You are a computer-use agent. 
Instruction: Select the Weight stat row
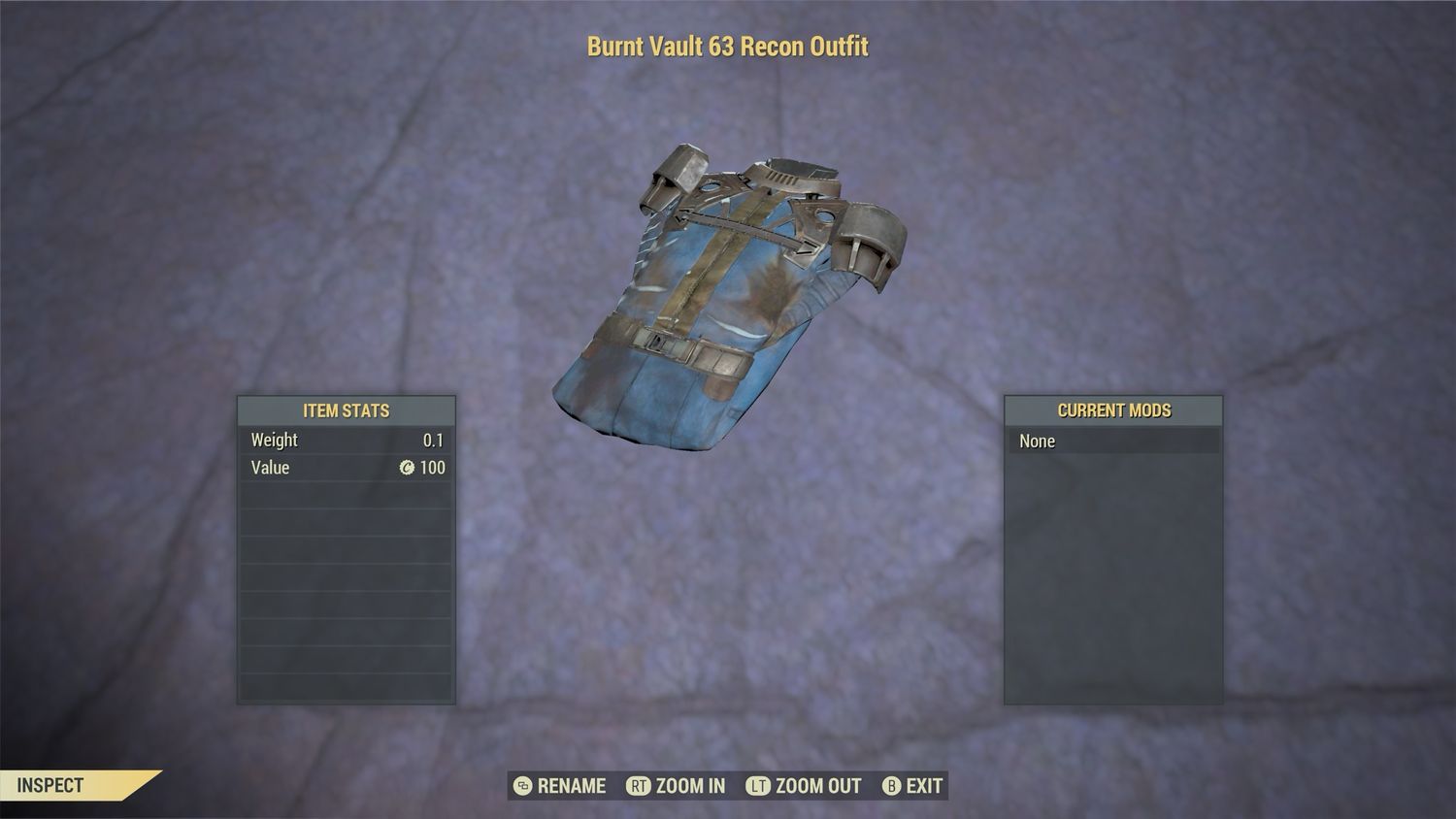coord(345,440)
